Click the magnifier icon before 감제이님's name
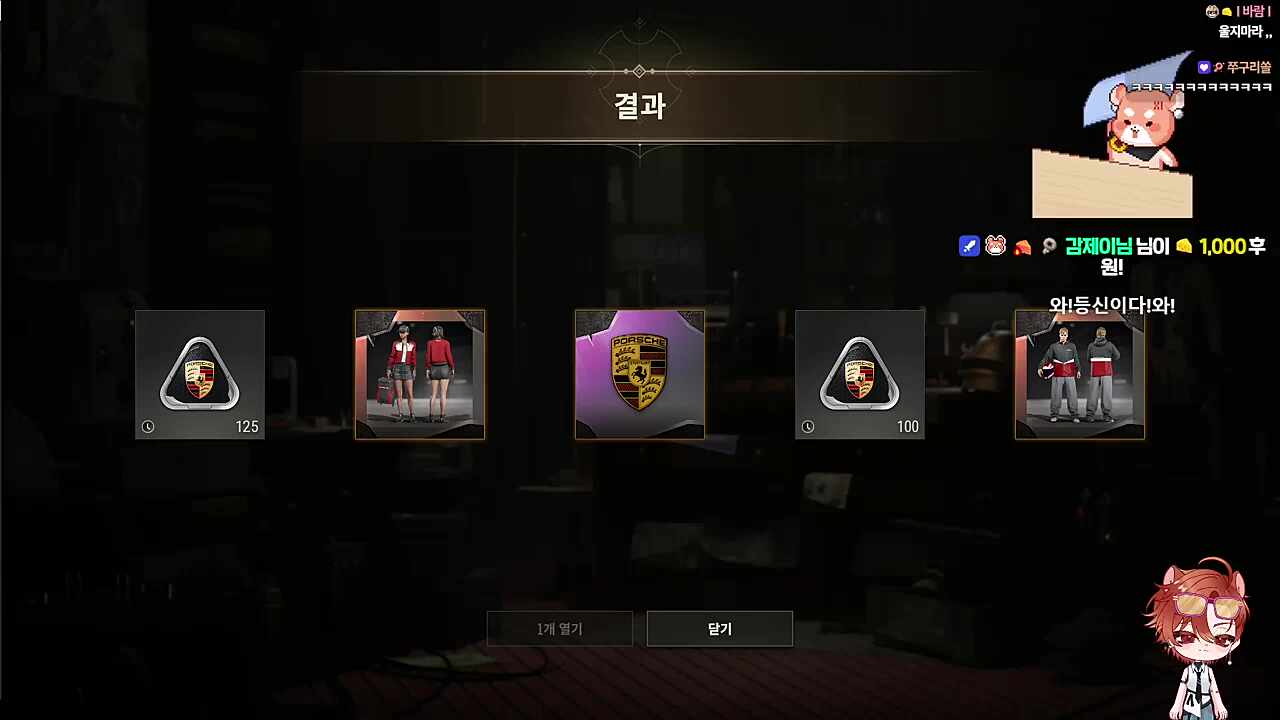The image size is (1280, 720). pos(1048,246)
